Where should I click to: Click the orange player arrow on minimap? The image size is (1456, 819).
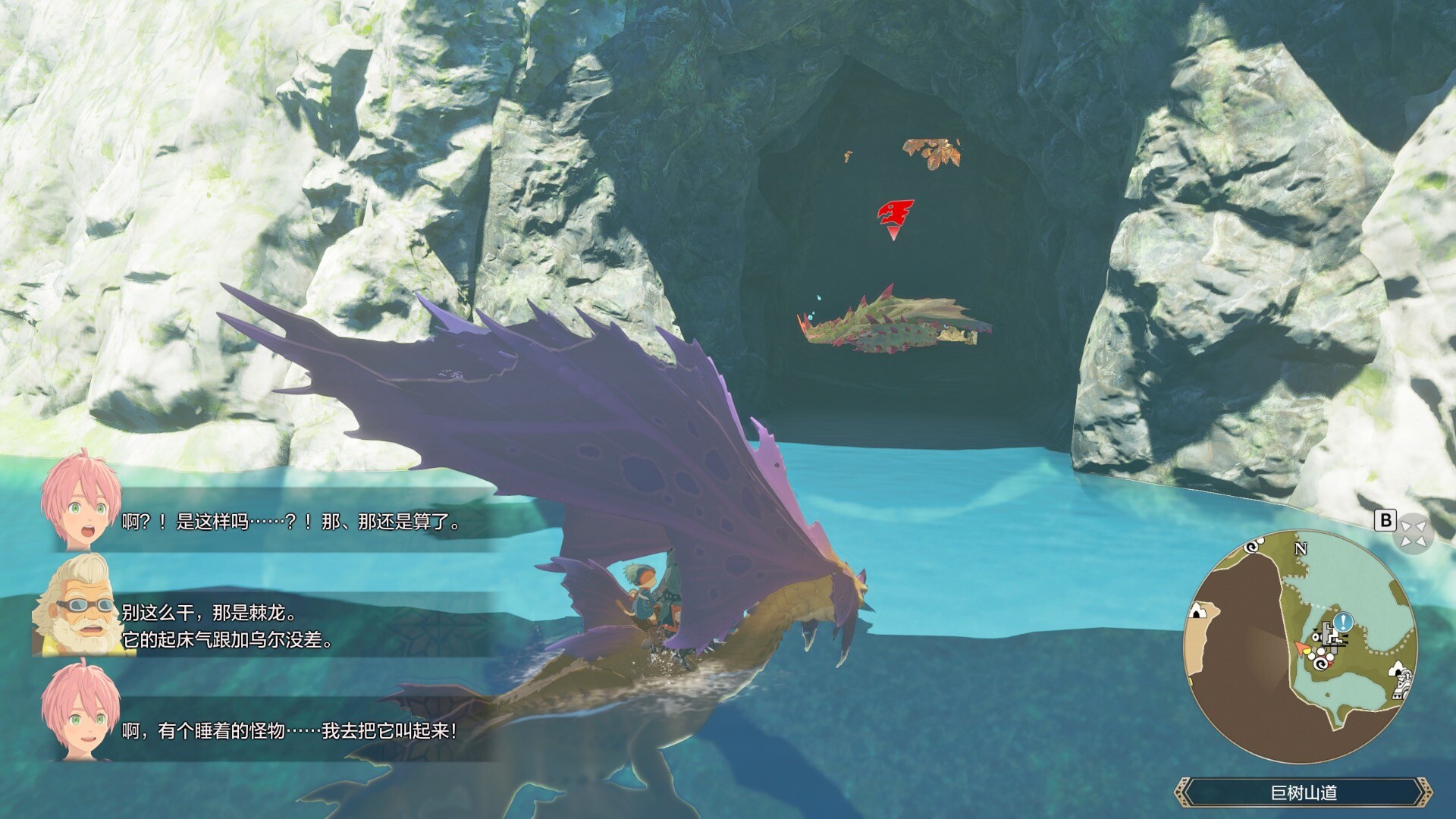click(x=1303, y=648)
